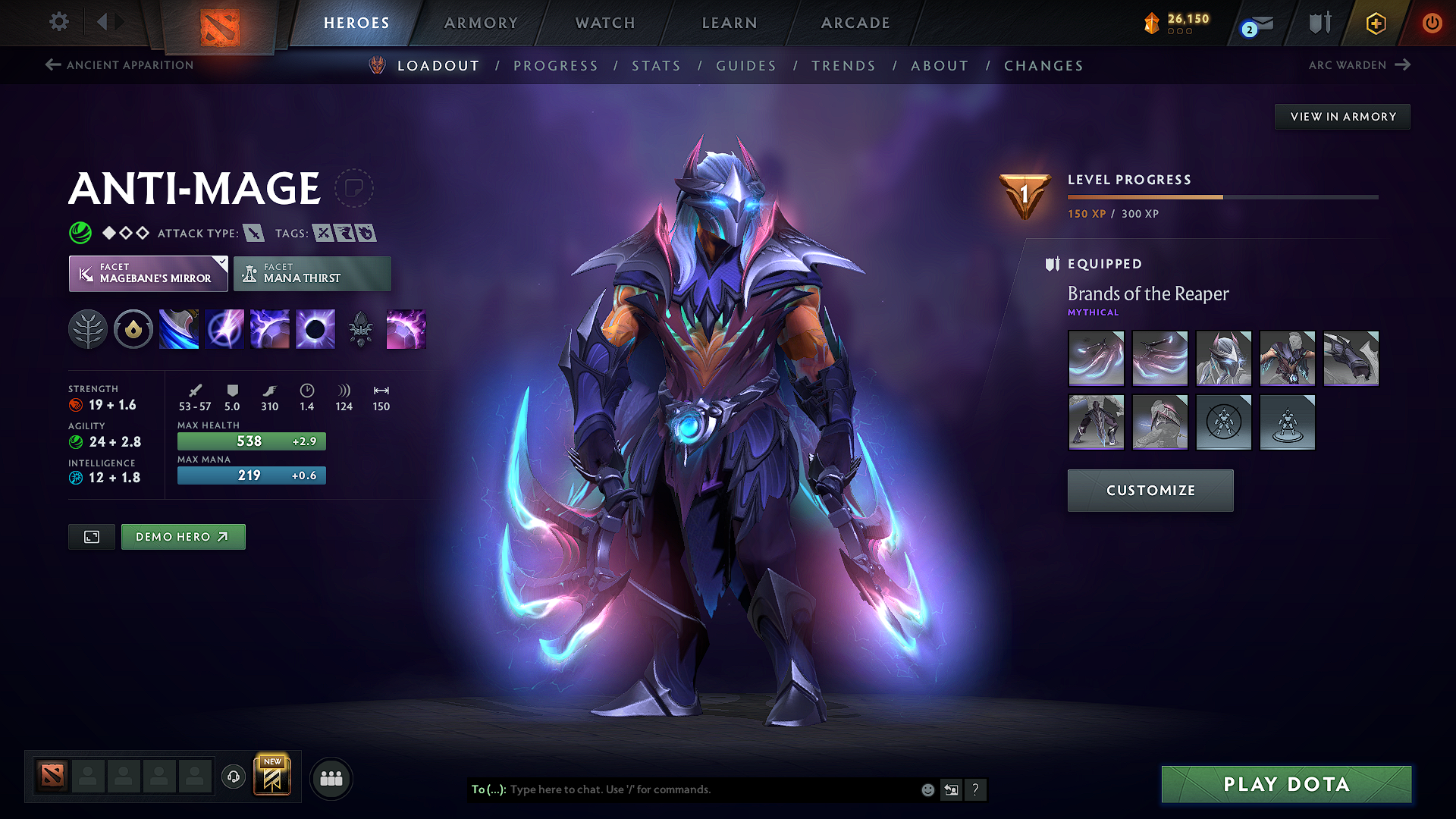1456x819 pixels.
Task: Select the Mana Break ability icon
Action: coord(179,328)
